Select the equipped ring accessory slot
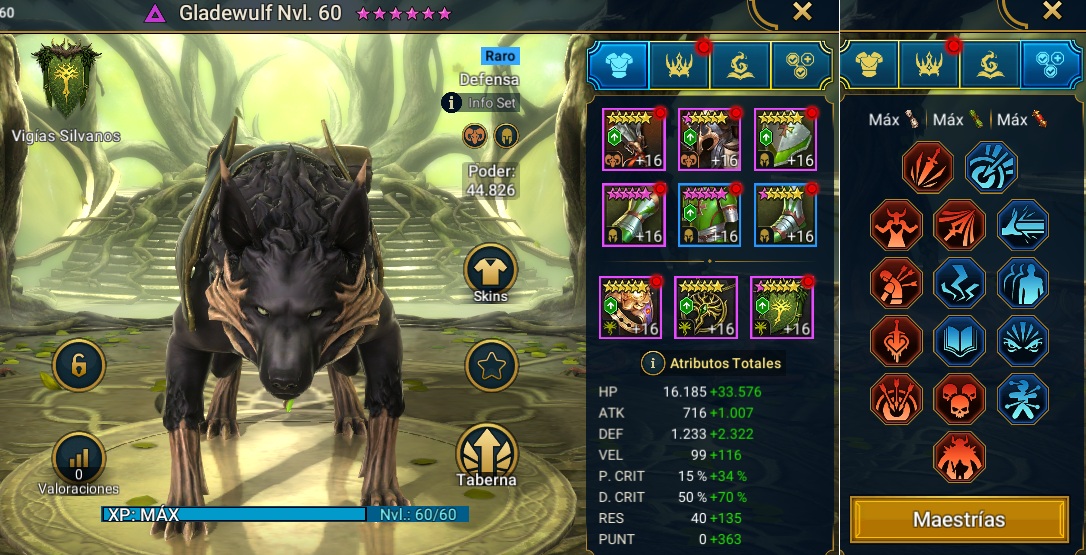 coord(630,307)
